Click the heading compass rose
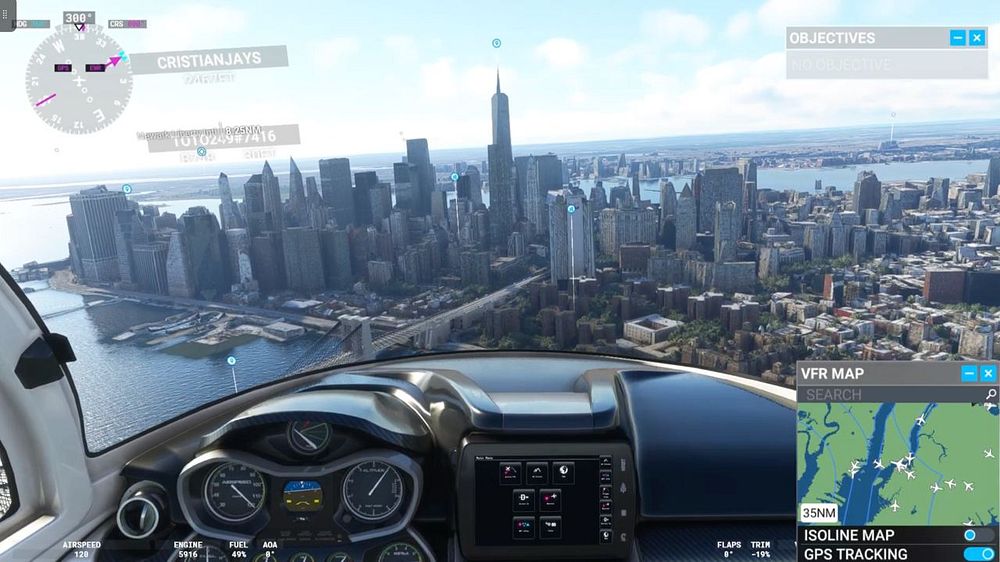The width and height of the screenshot is (1000, 562). 79,80
